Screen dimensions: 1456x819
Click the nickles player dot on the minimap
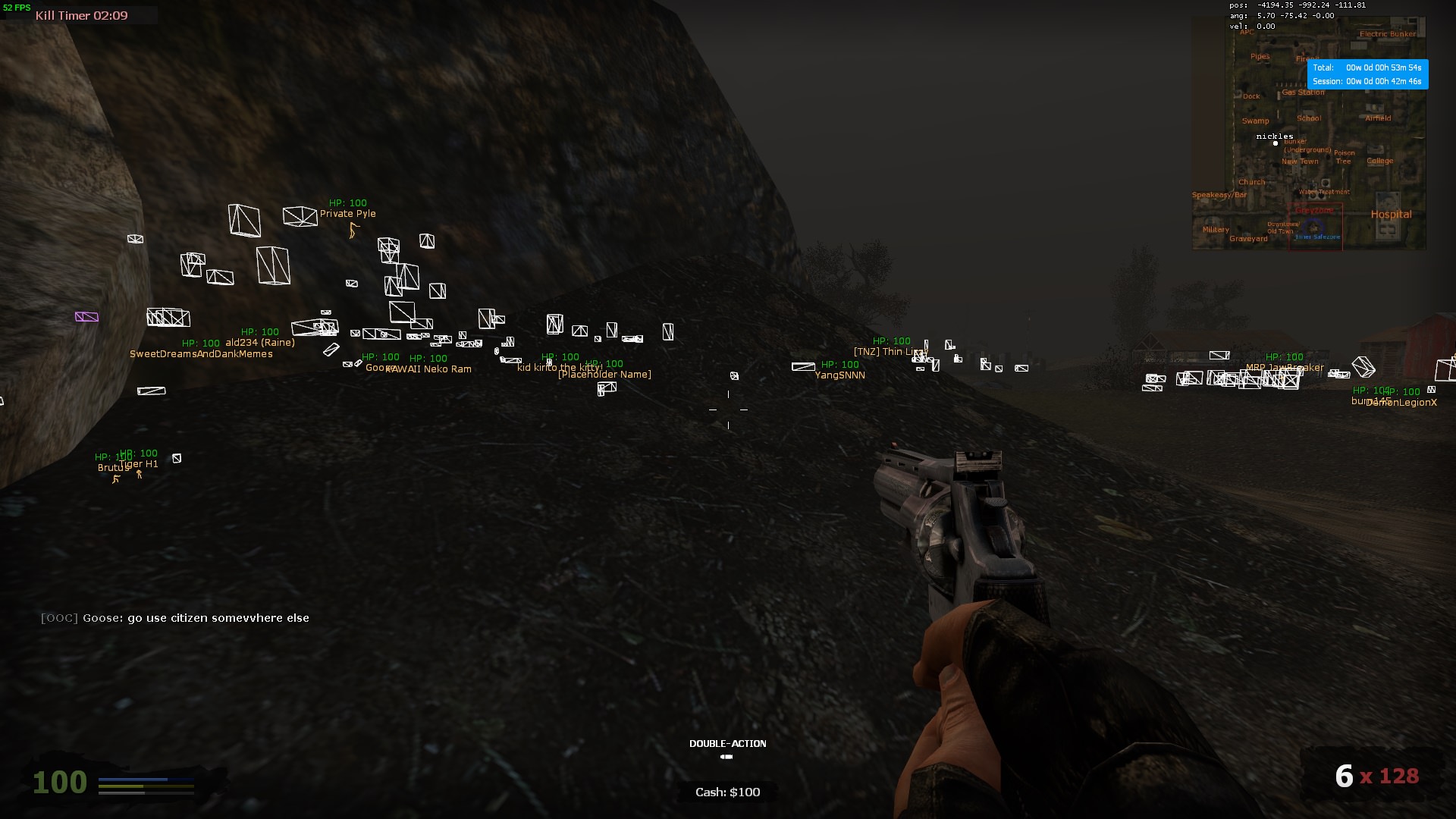click(1276, 143)
